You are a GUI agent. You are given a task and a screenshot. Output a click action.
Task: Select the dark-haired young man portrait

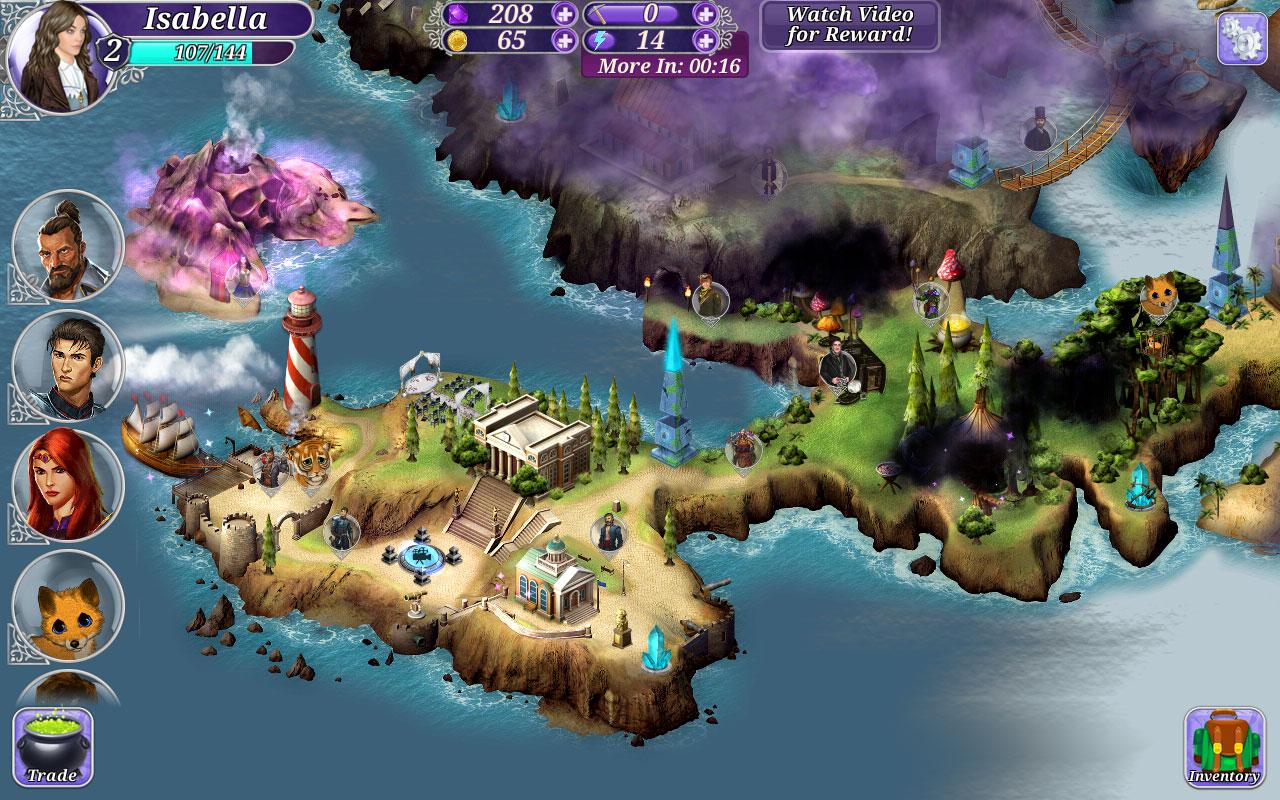tap(67, 366)
